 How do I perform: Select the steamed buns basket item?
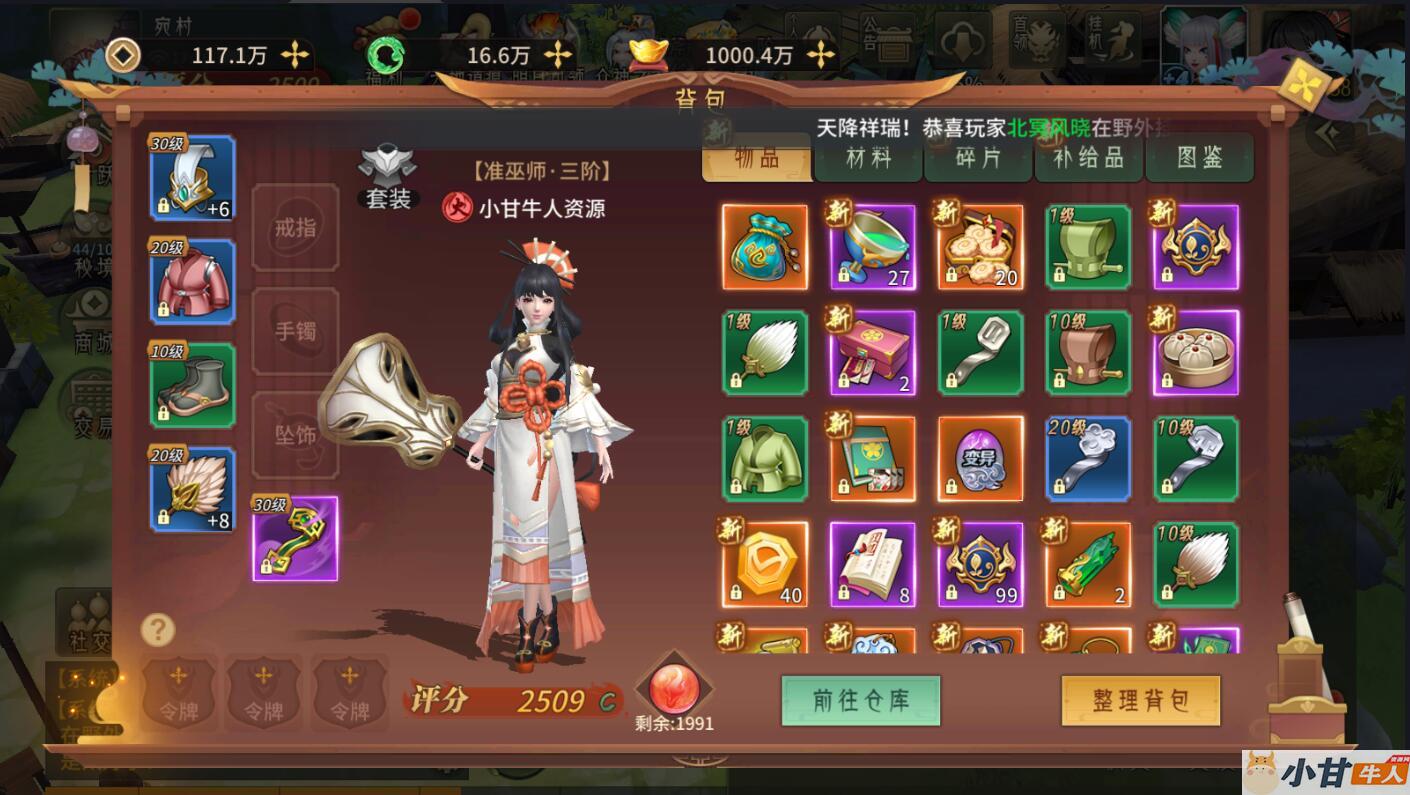pyautogui.click(x=1196, y=352)
